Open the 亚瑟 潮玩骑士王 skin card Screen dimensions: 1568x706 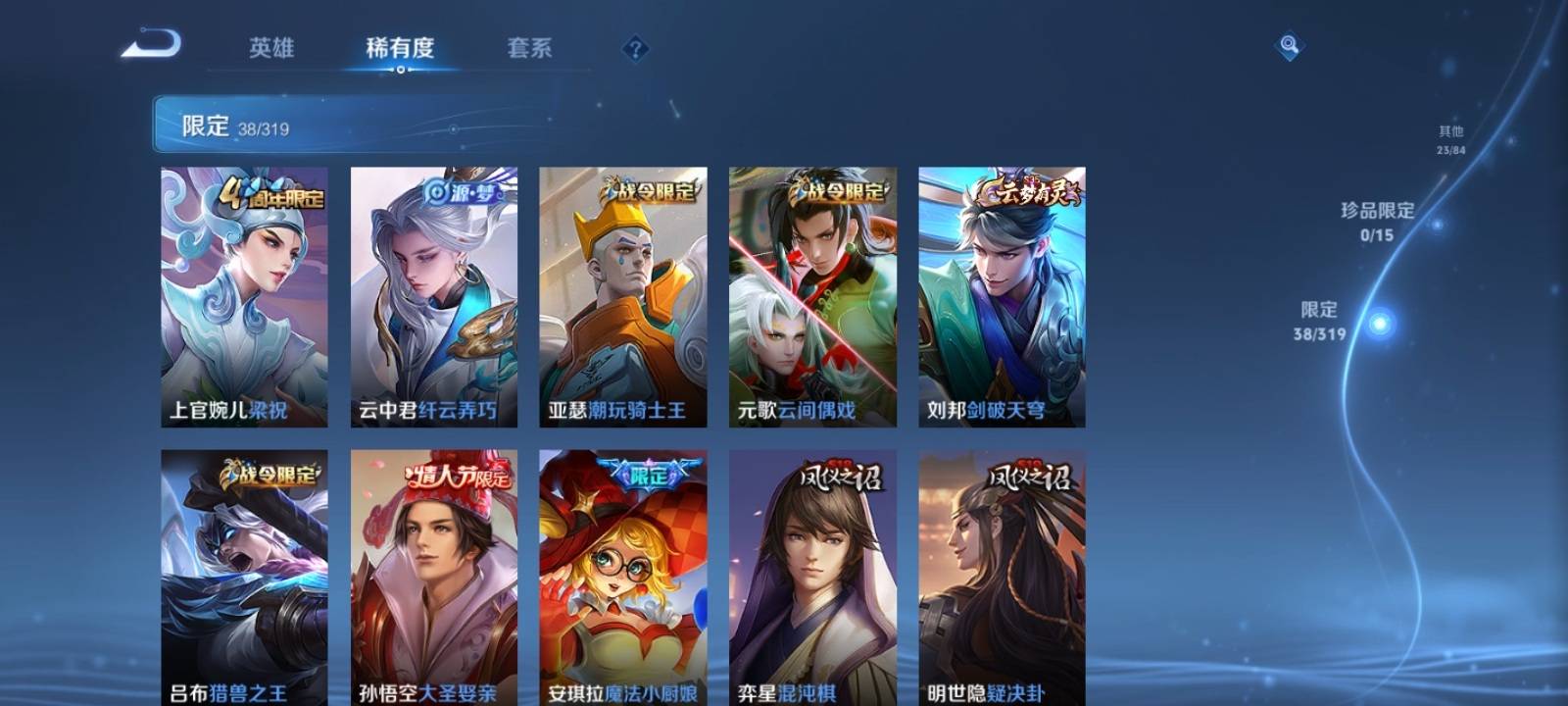tap(622, 296)
